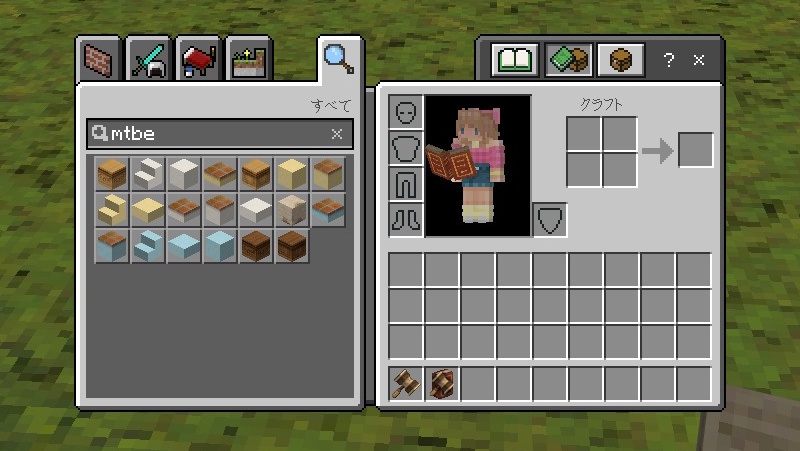This screenshot has width=800, height=451.
Task: Select the off-hand shield slot
Action: 549,219
